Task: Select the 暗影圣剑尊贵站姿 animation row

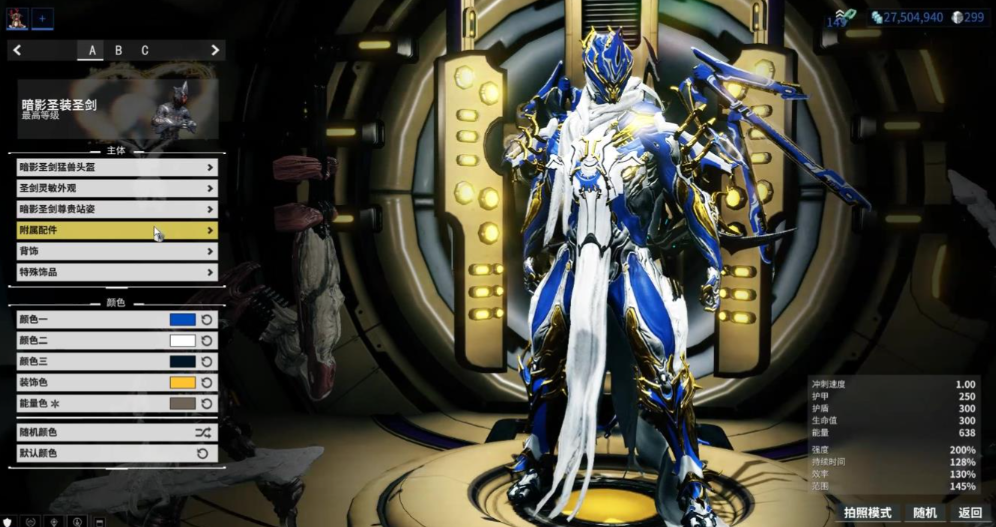Action: click(x=116, y=209)
